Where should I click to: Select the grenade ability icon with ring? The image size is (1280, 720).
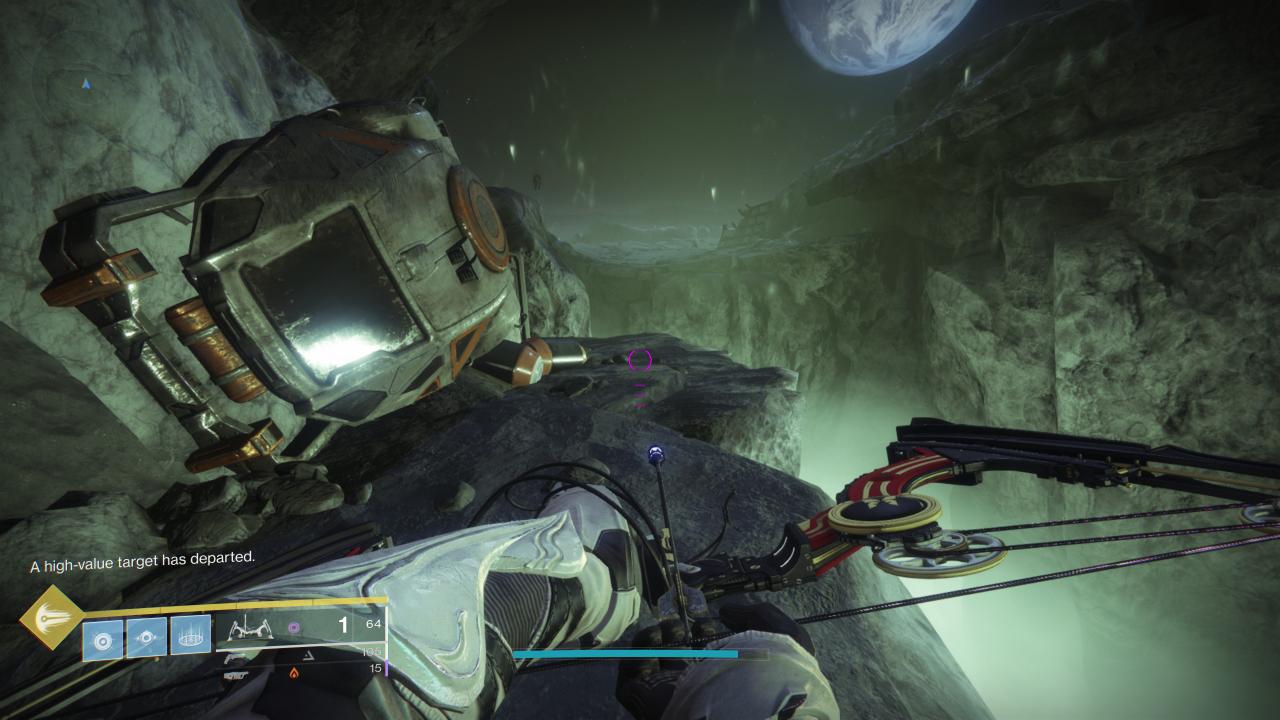tap(102, 638)
